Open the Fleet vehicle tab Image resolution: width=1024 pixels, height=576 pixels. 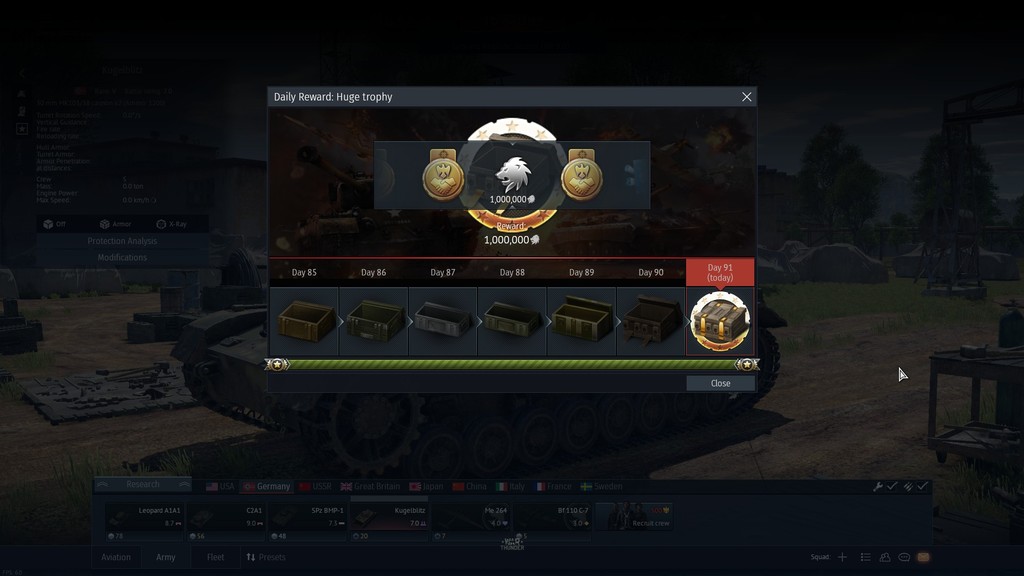(x=215, y=557)
